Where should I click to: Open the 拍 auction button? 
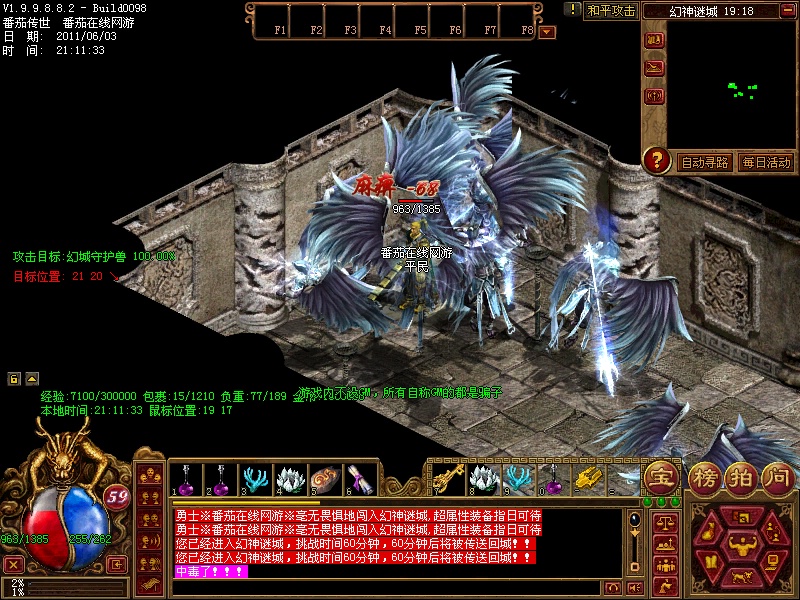pos(742,476)
